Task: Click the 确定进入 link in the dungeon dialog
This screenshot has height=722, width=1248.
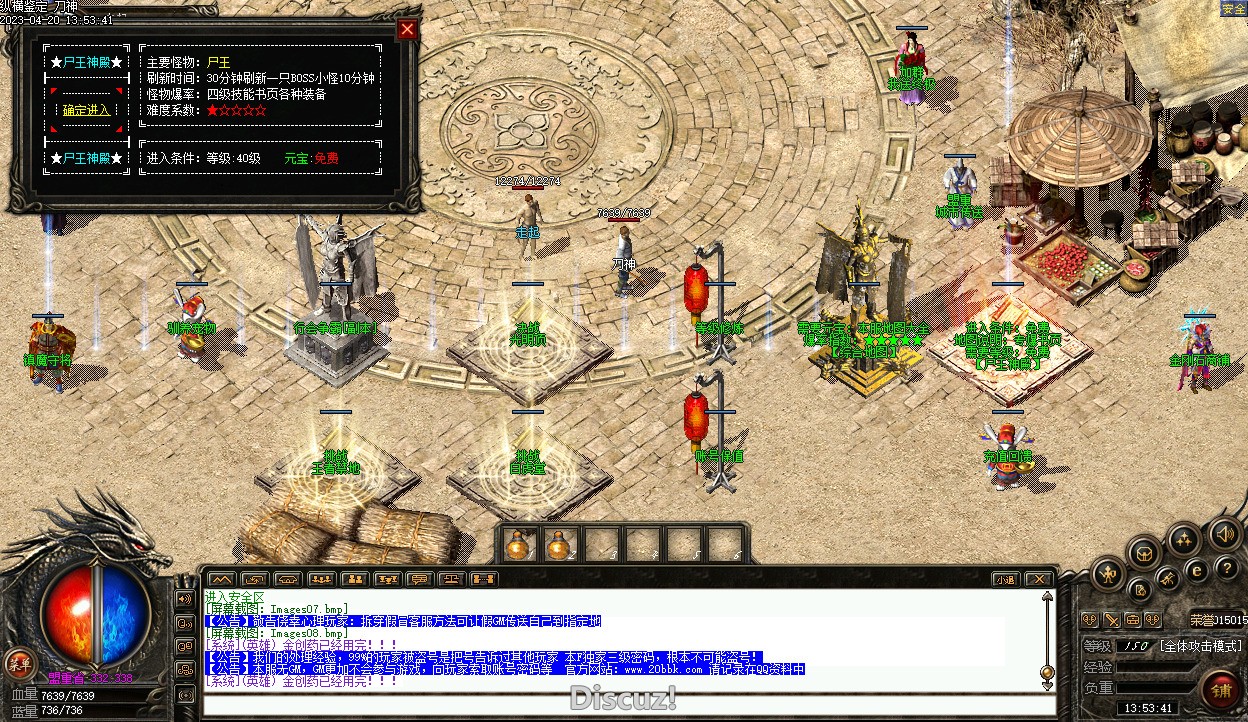Action: (86, 110)
